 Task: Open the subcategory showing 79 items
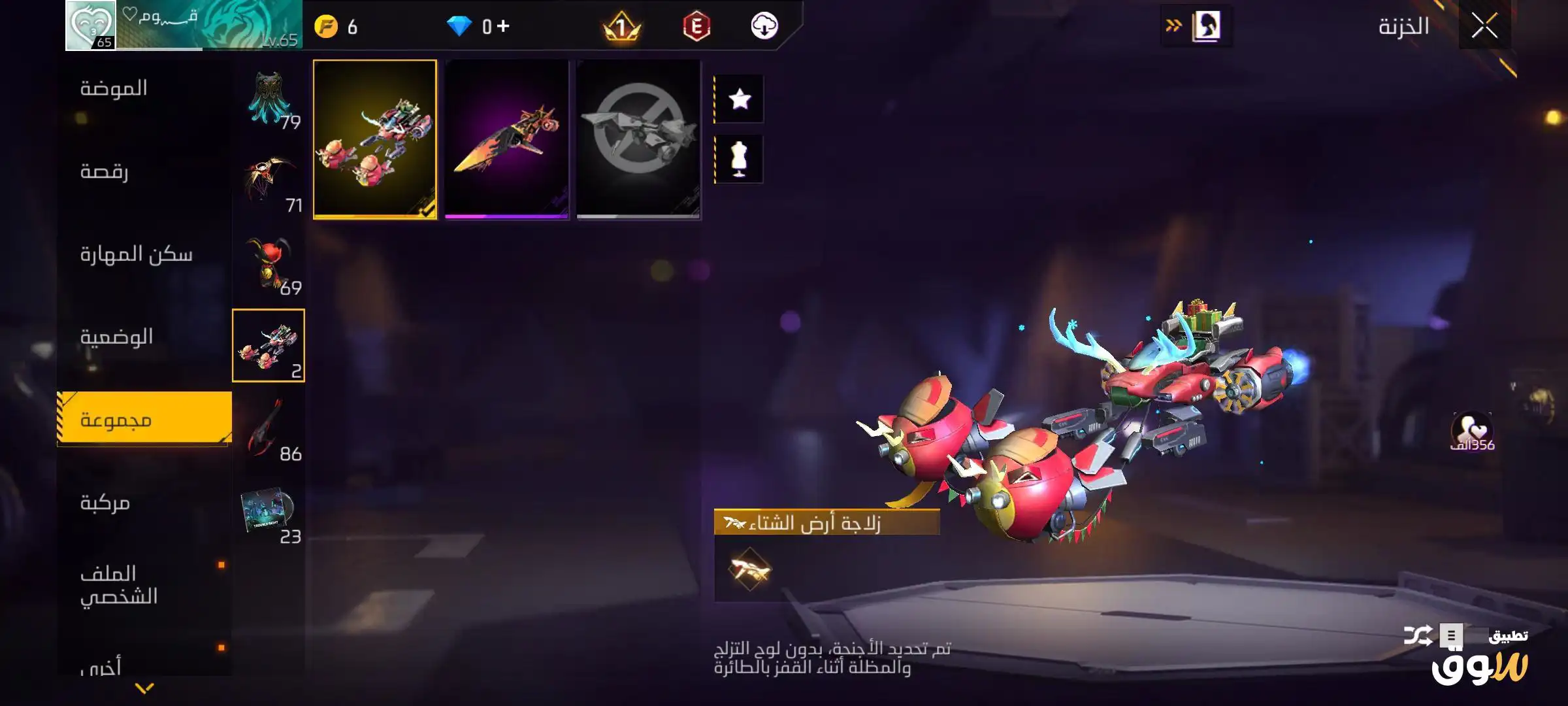[x=269, y=99]
